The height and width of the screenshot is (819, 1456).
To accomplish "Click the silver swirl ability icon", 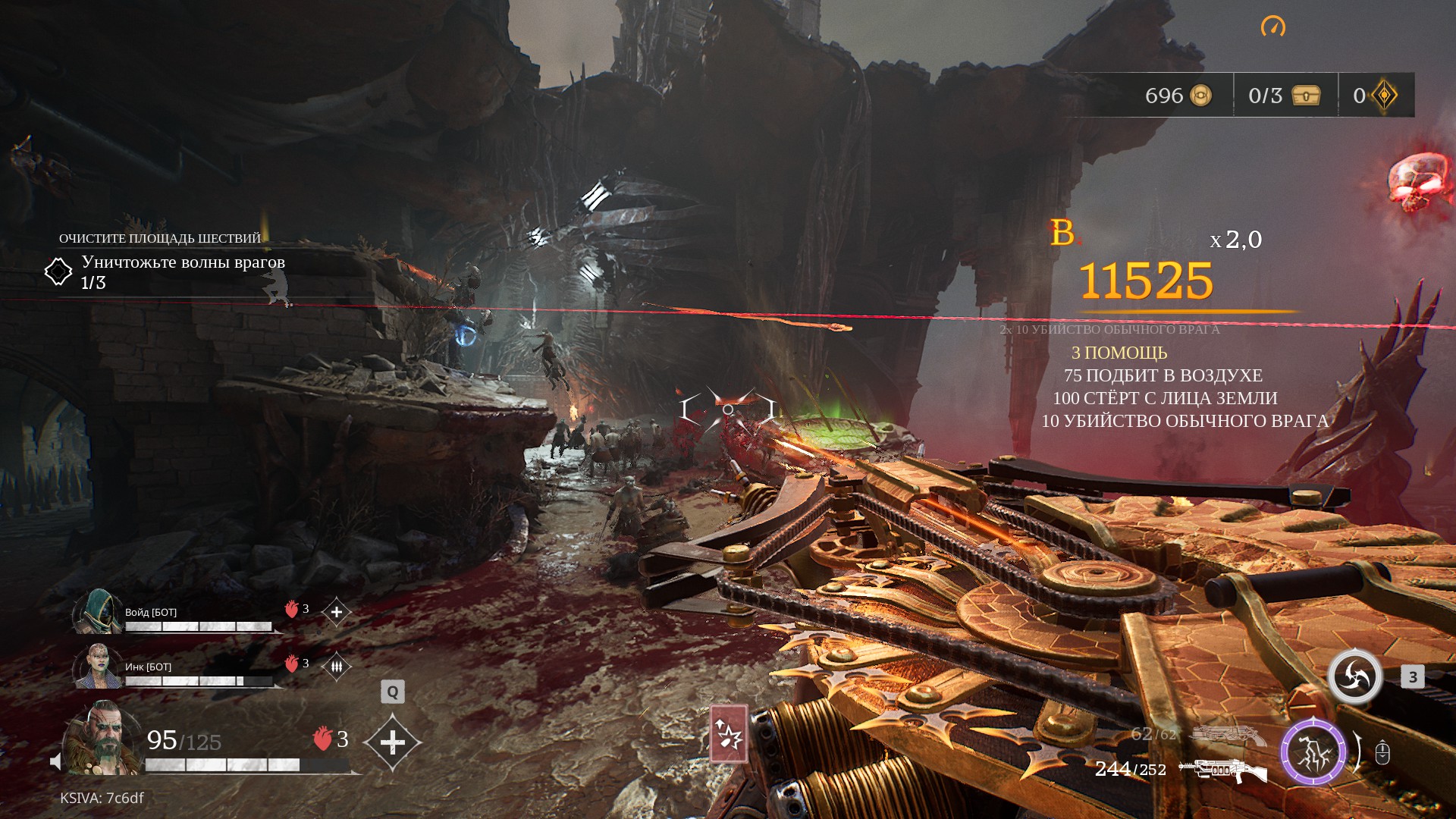I will coord(1355,676).
